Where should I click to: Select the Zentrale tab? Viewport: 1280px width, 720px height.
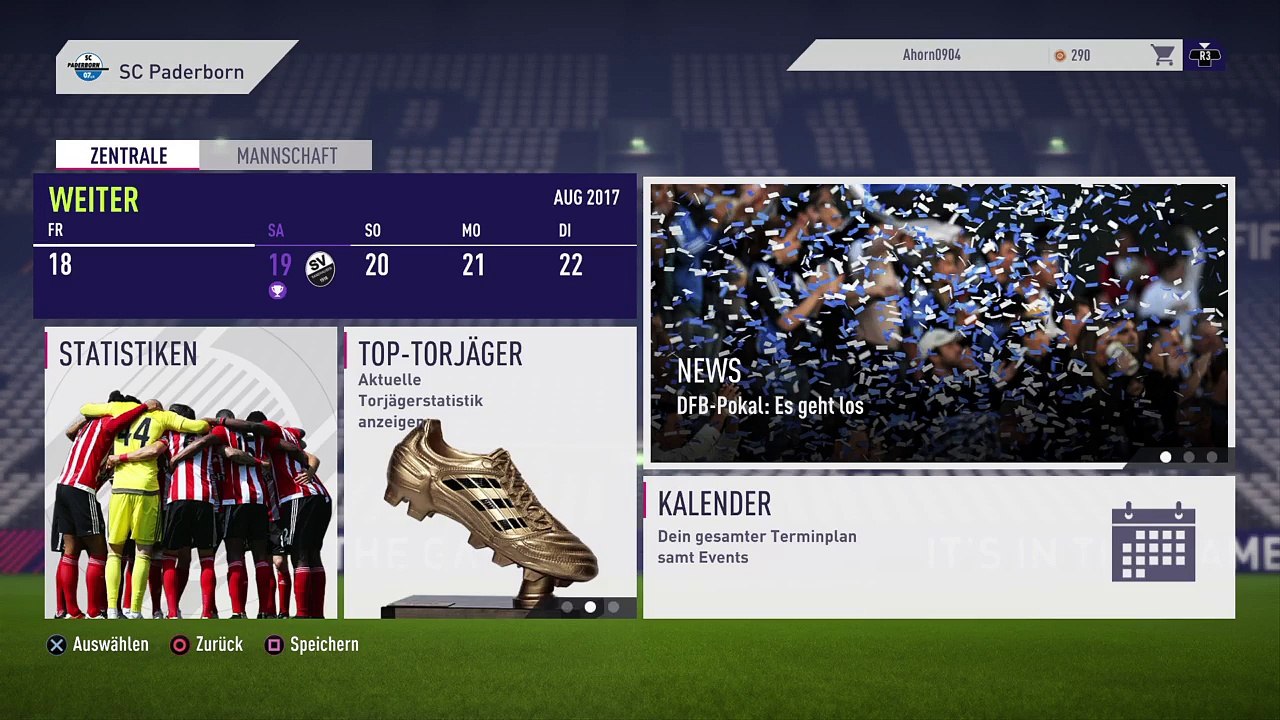coord(128,156)
